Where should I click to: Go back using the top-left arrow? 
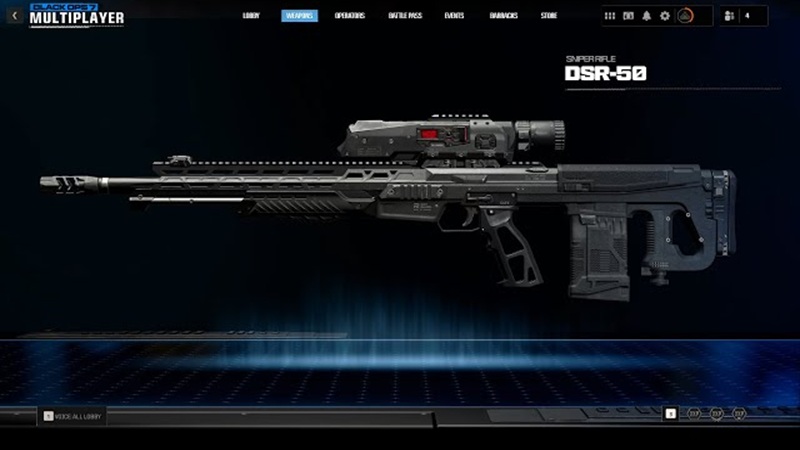[x=14, y=16]
